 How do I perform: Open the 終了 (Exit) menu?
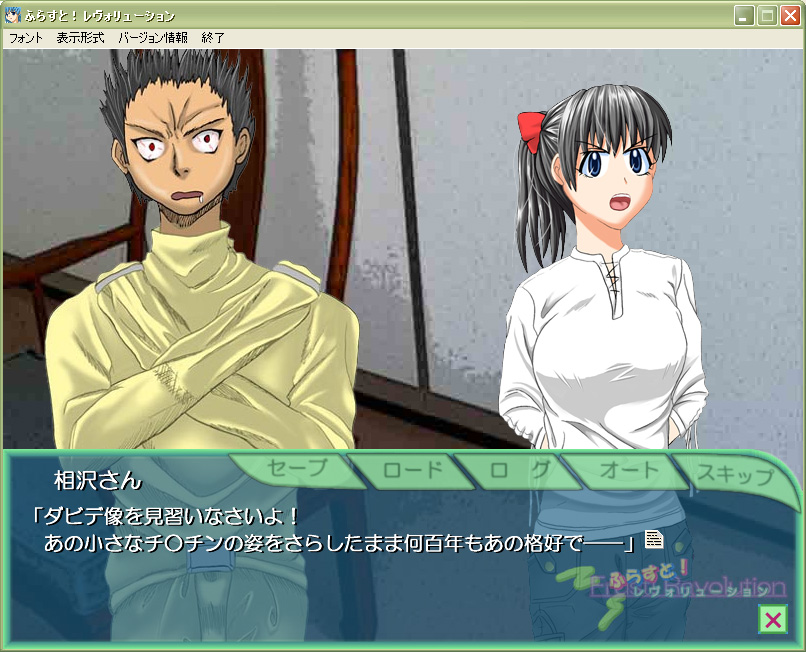213,38
